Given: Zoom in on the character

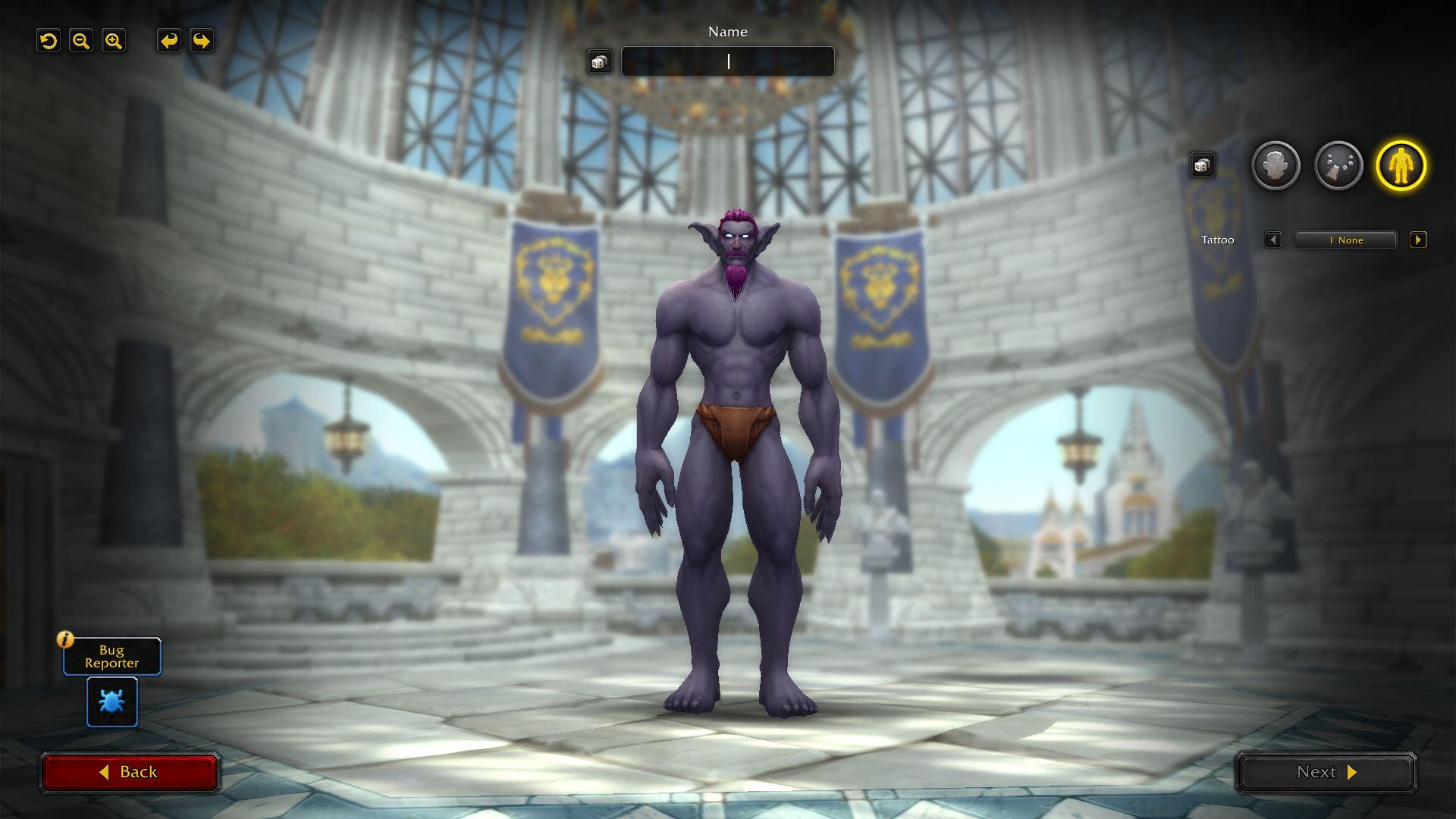Looking at the screenshot, I should pyautogui.click(x=114, y=41).
